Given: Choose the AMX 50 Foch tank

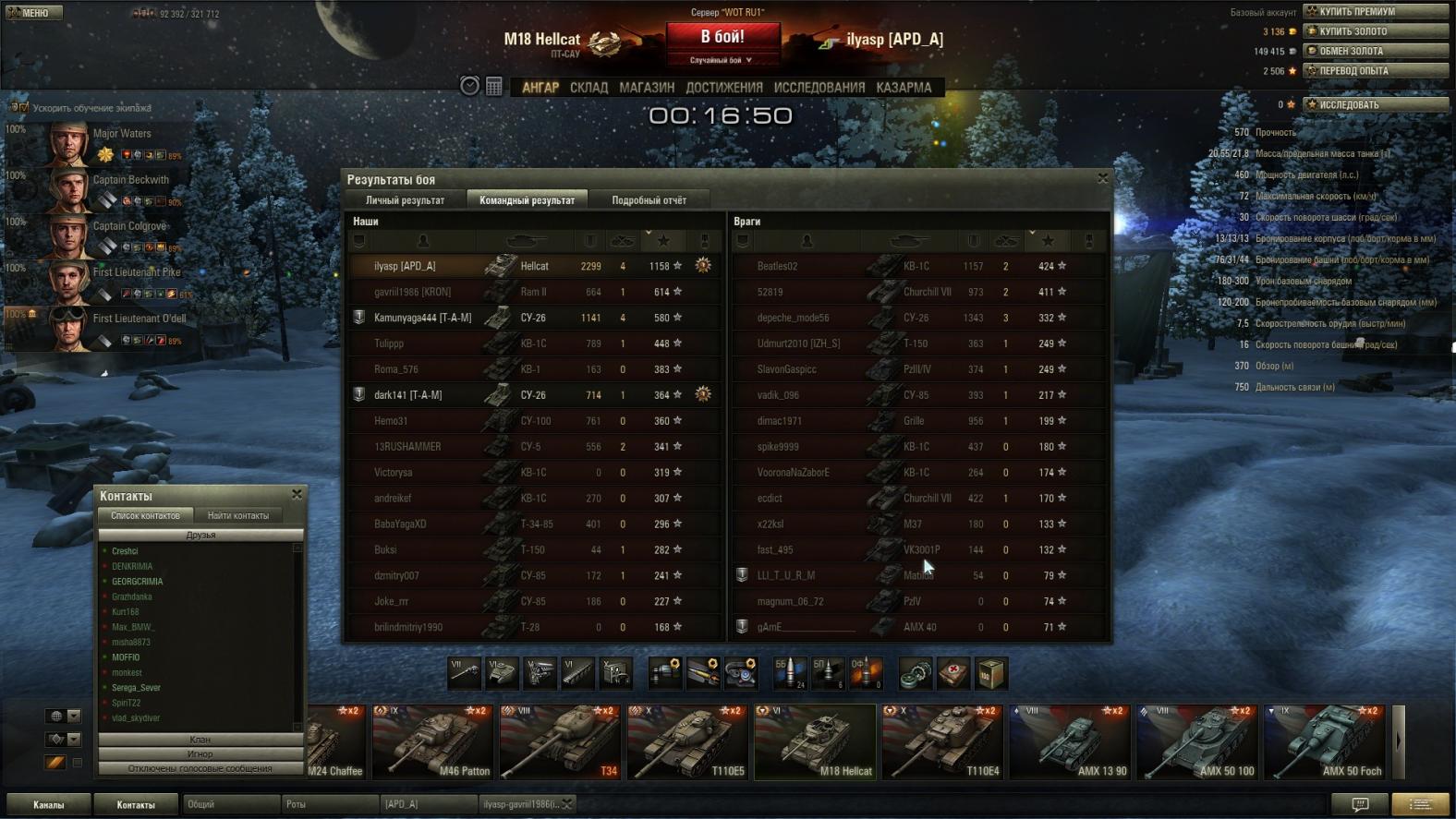Looking at the screenshot, I should 1325,742.
